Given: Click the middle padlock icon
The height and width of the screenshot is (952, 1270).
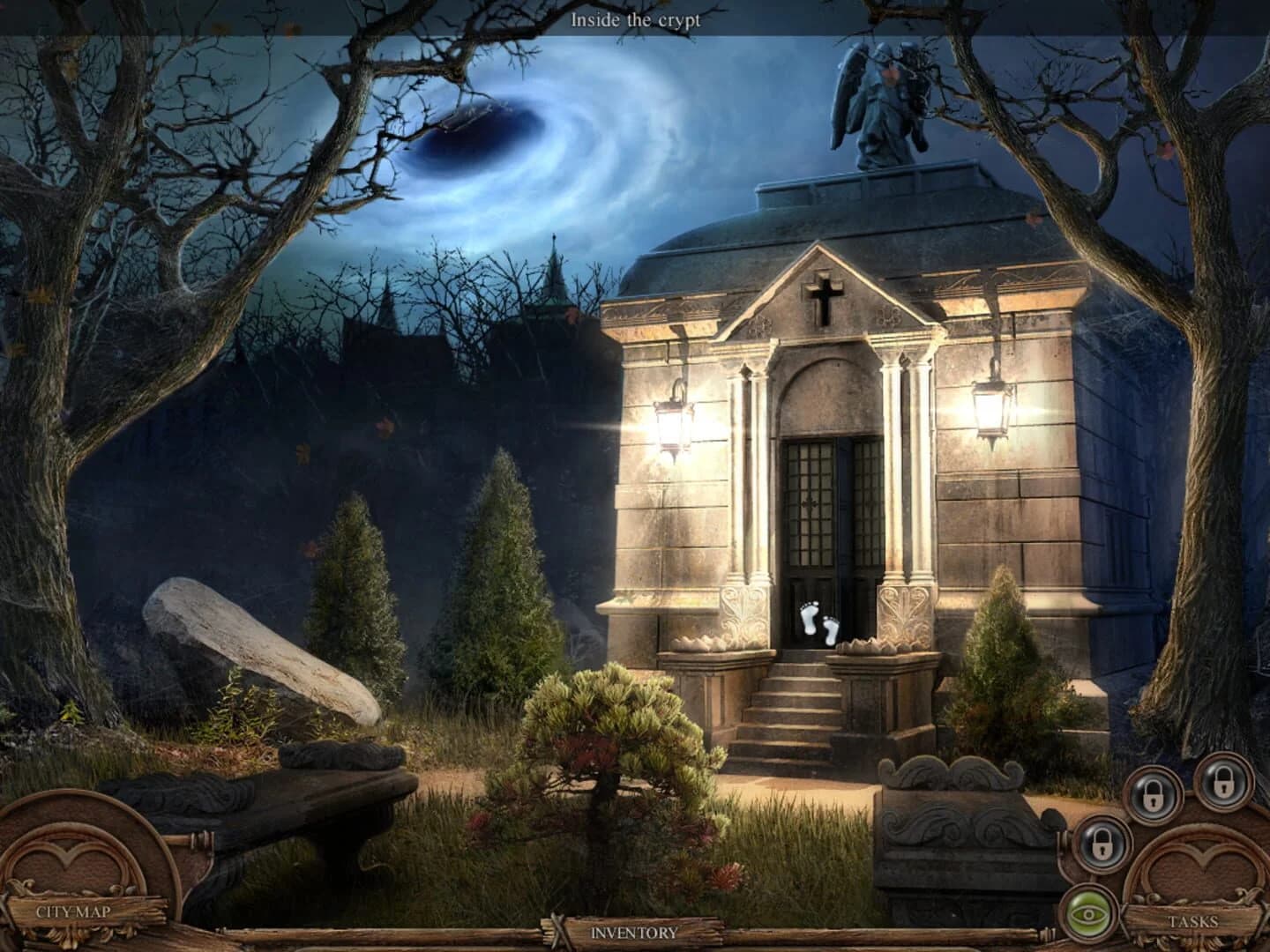Looking at the screenshot, I should (x=1152, y=795).
